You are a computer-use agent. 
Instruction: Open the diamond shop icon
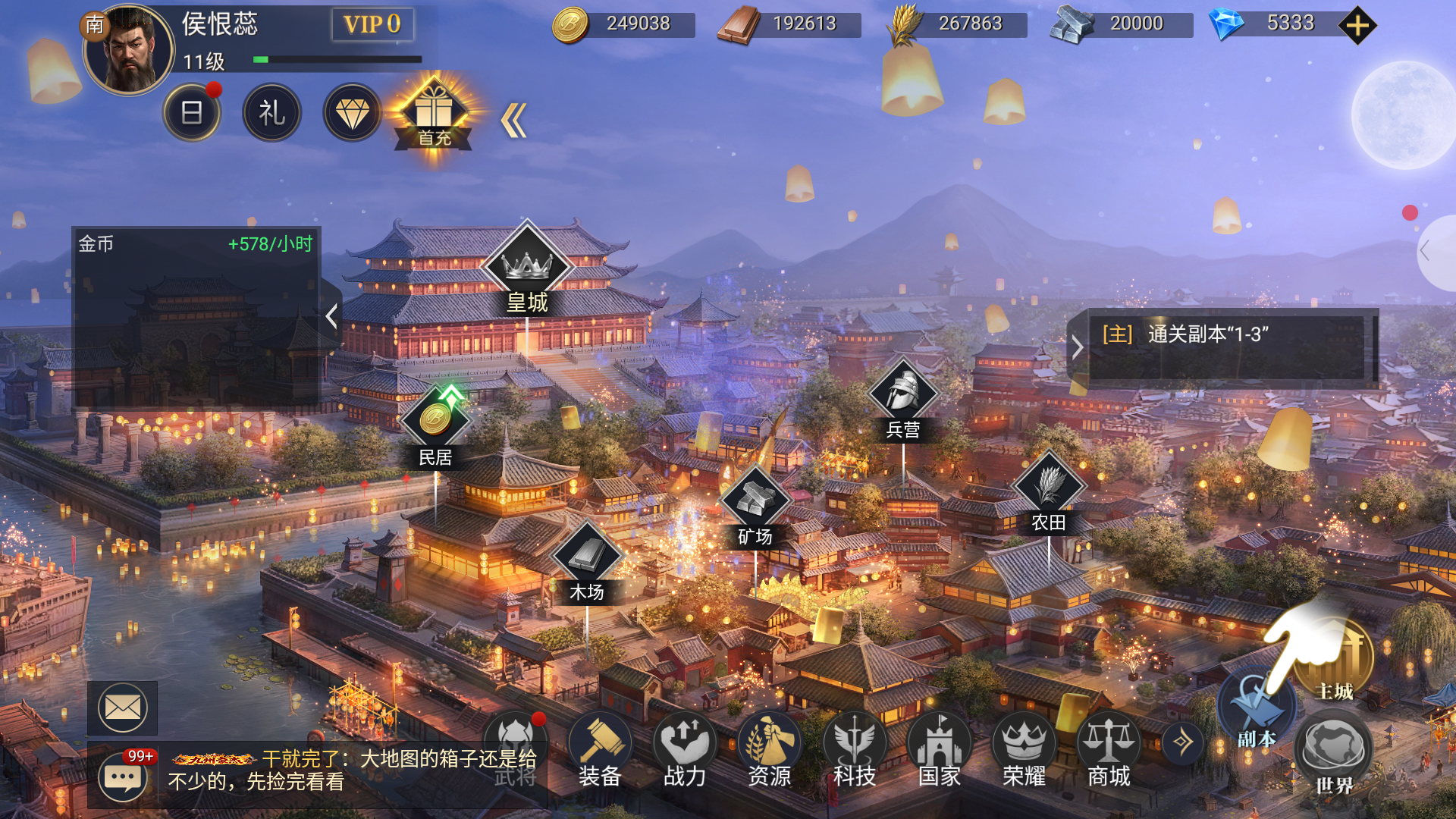point(353,113)
